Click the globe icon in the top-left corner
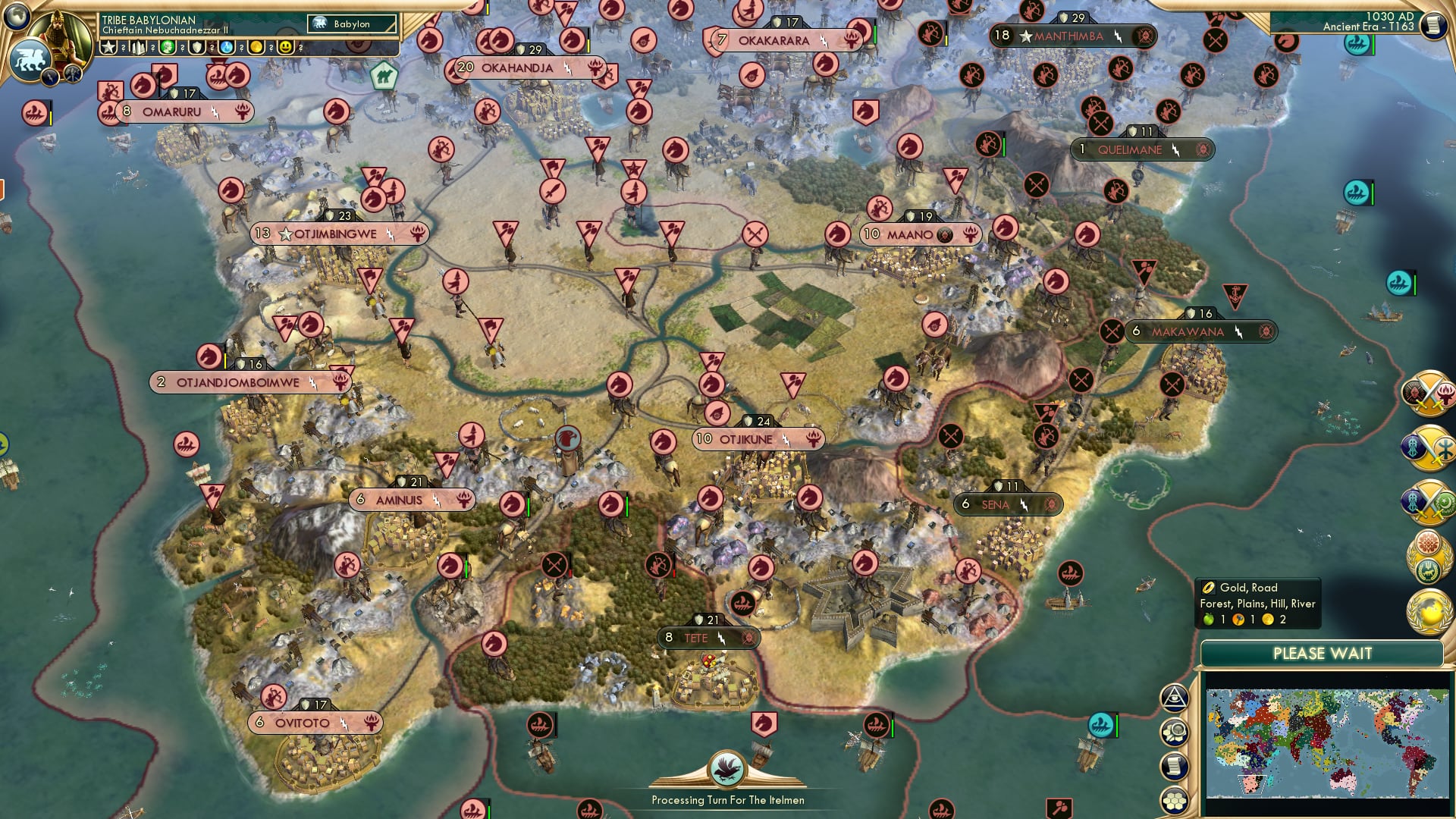Viewport: 1456px width, 819px height. (x=17, y=15)
